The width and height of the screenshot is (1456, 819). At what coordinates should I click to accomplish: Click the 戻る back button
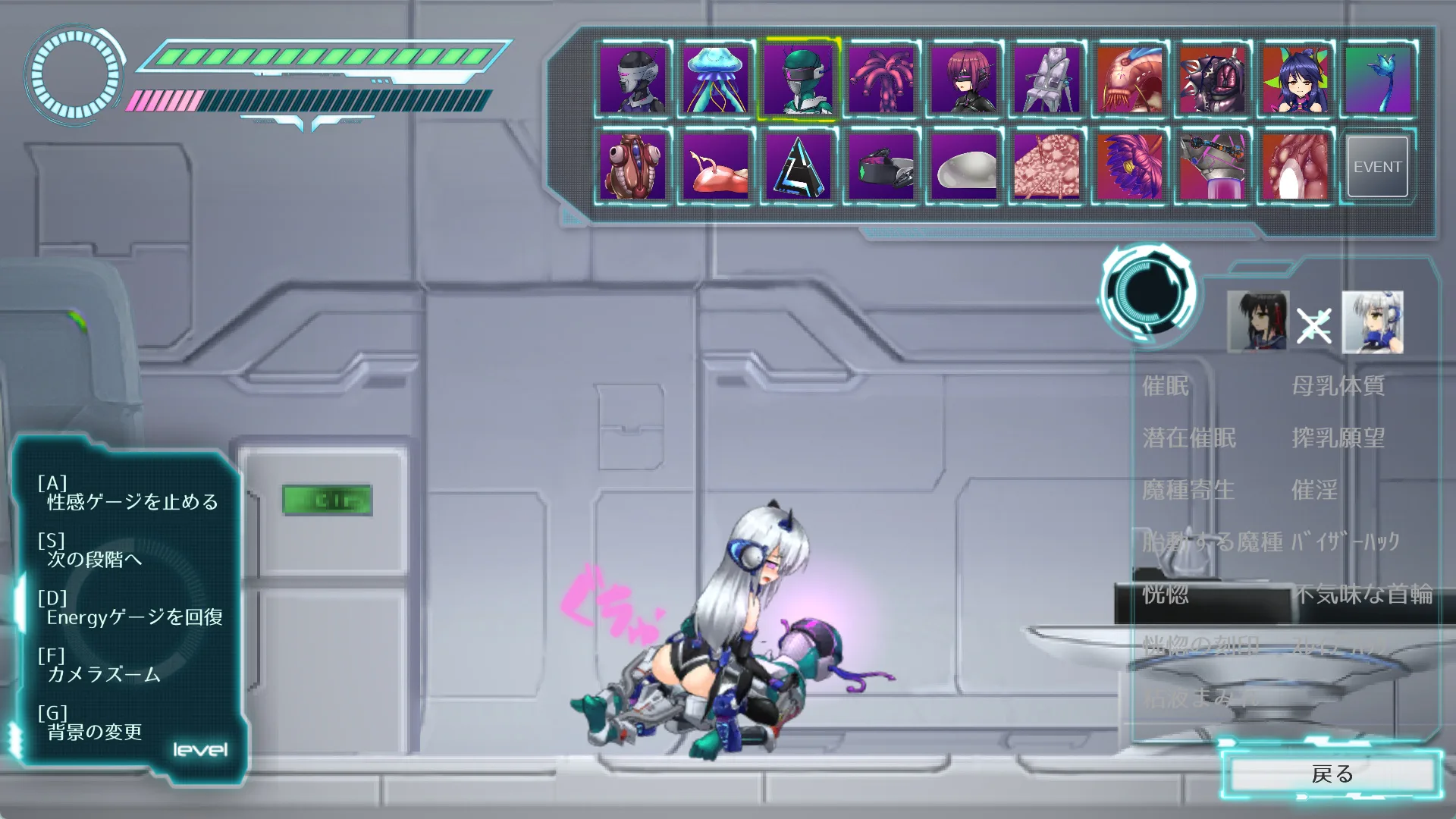pyautogui.click(x=1332, y=774)
